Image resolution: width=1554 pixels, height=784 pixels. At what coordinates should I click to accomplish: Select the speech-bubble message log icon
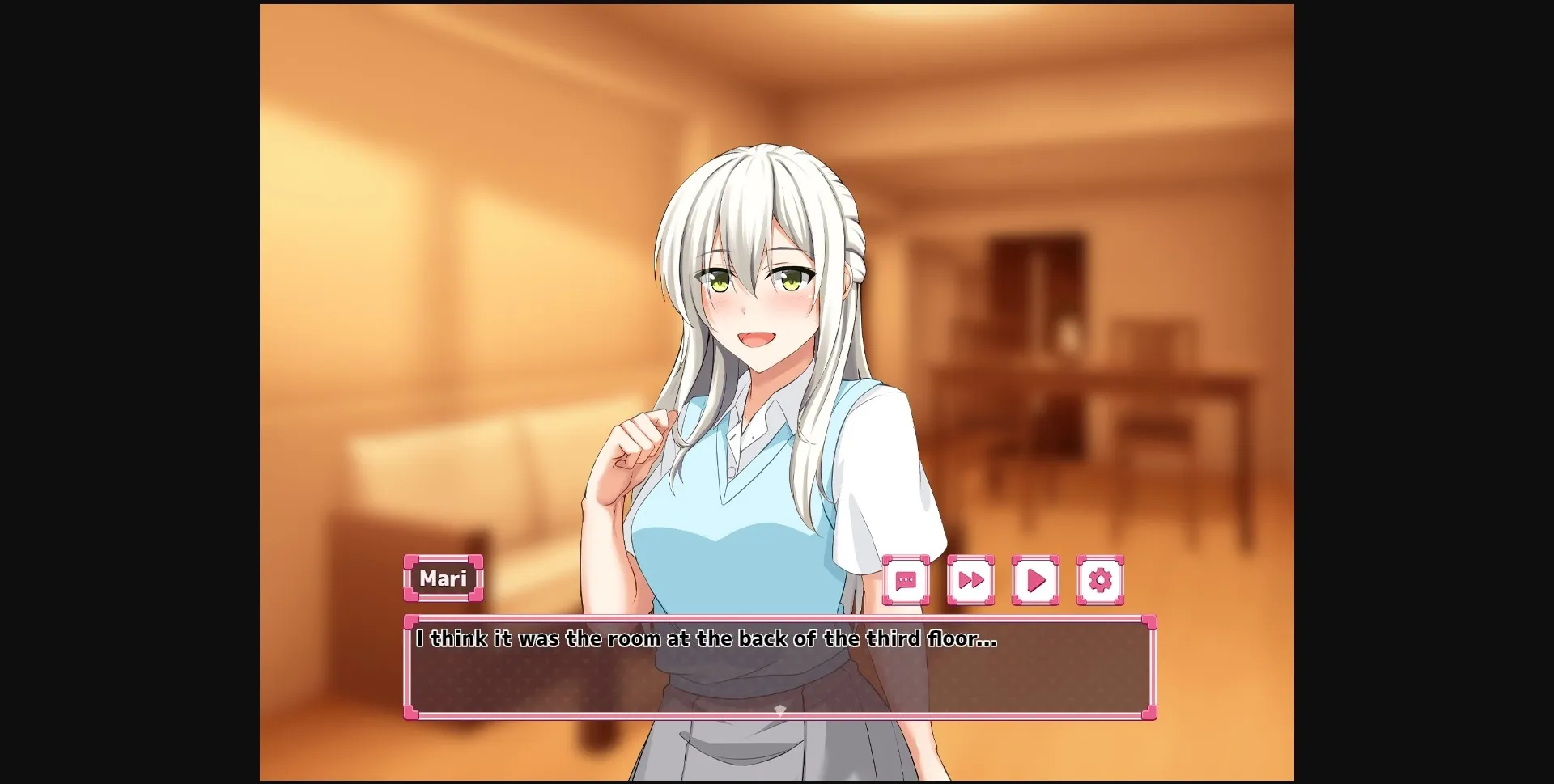(x=906, y=580)
